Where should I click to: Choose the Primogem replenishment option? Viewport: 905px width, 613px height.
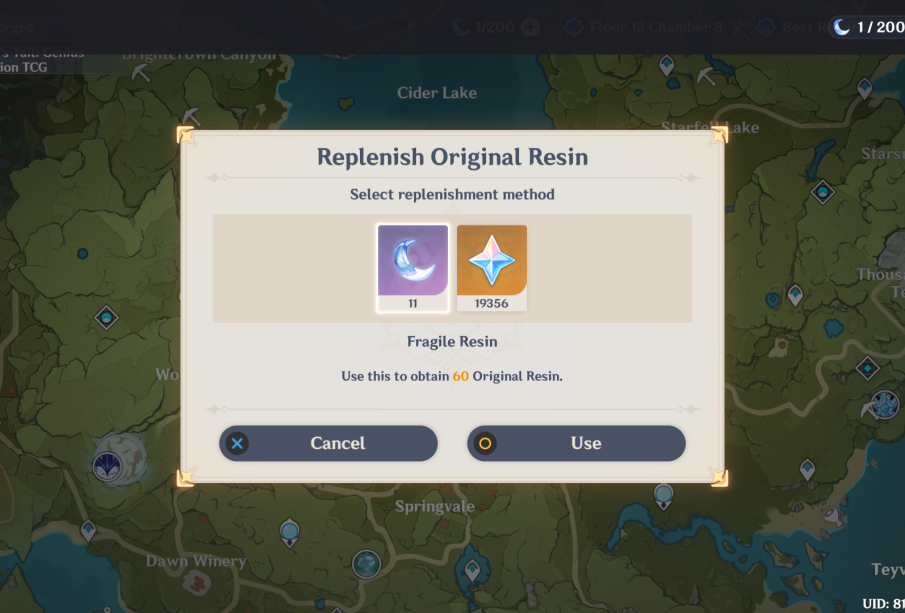pyautogui.click(x=492, y=262)
